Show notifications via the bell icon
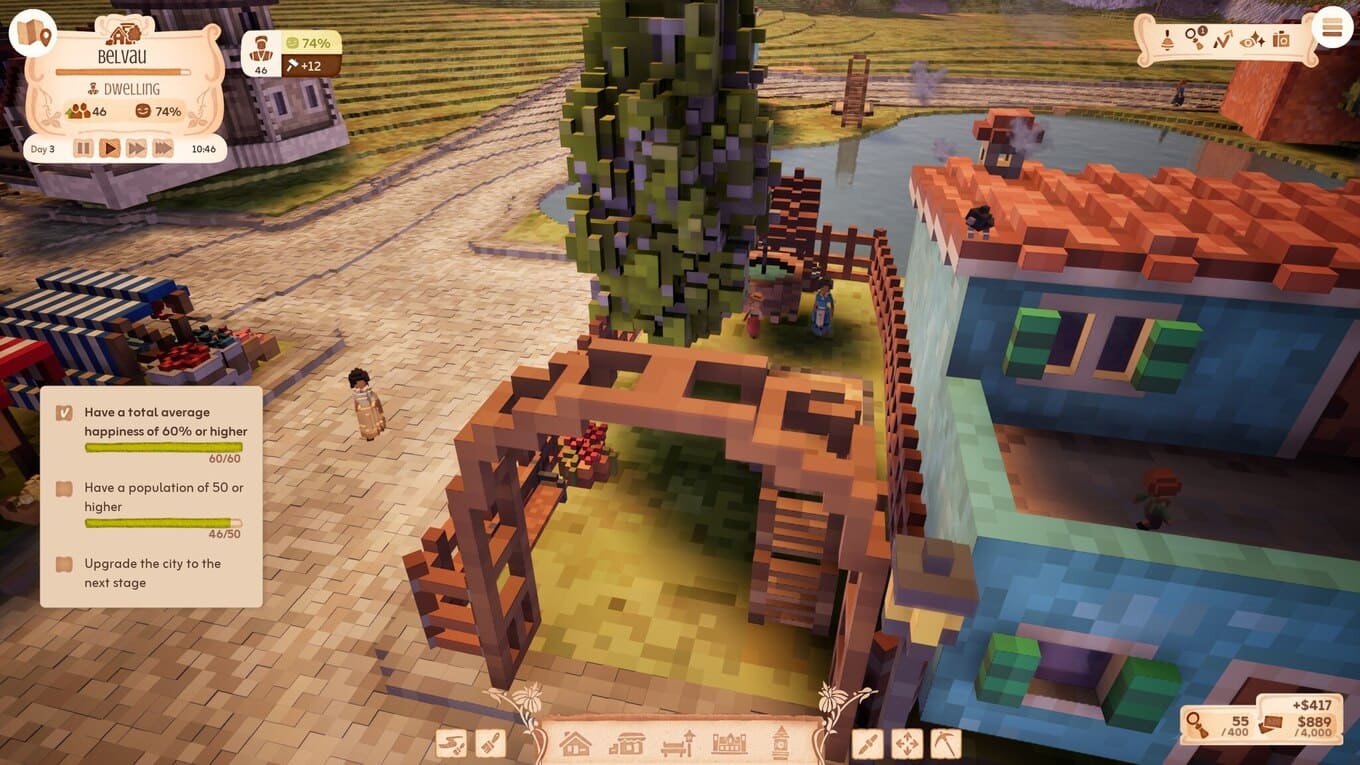This screenshot has height=765, width=1360. [x=1167, y=39]
